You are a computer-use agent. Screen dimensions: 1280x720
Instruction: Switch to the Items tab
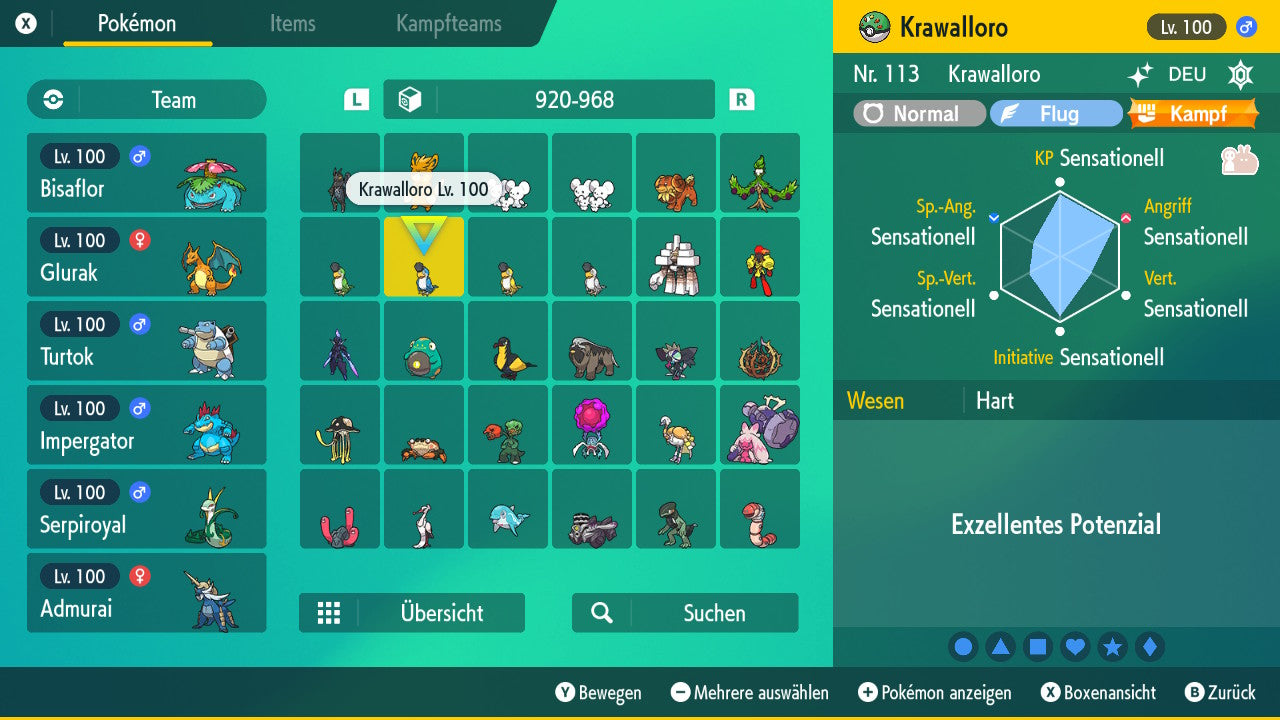coord(292,24)
